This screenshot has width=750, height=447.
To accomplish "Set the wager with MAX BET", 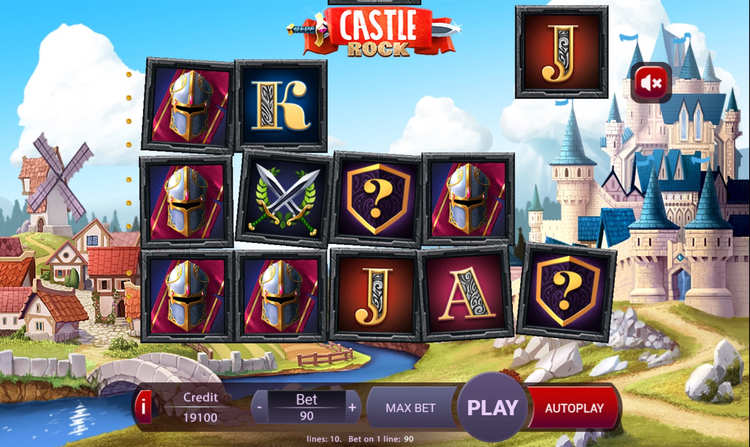I will point(410,407).
